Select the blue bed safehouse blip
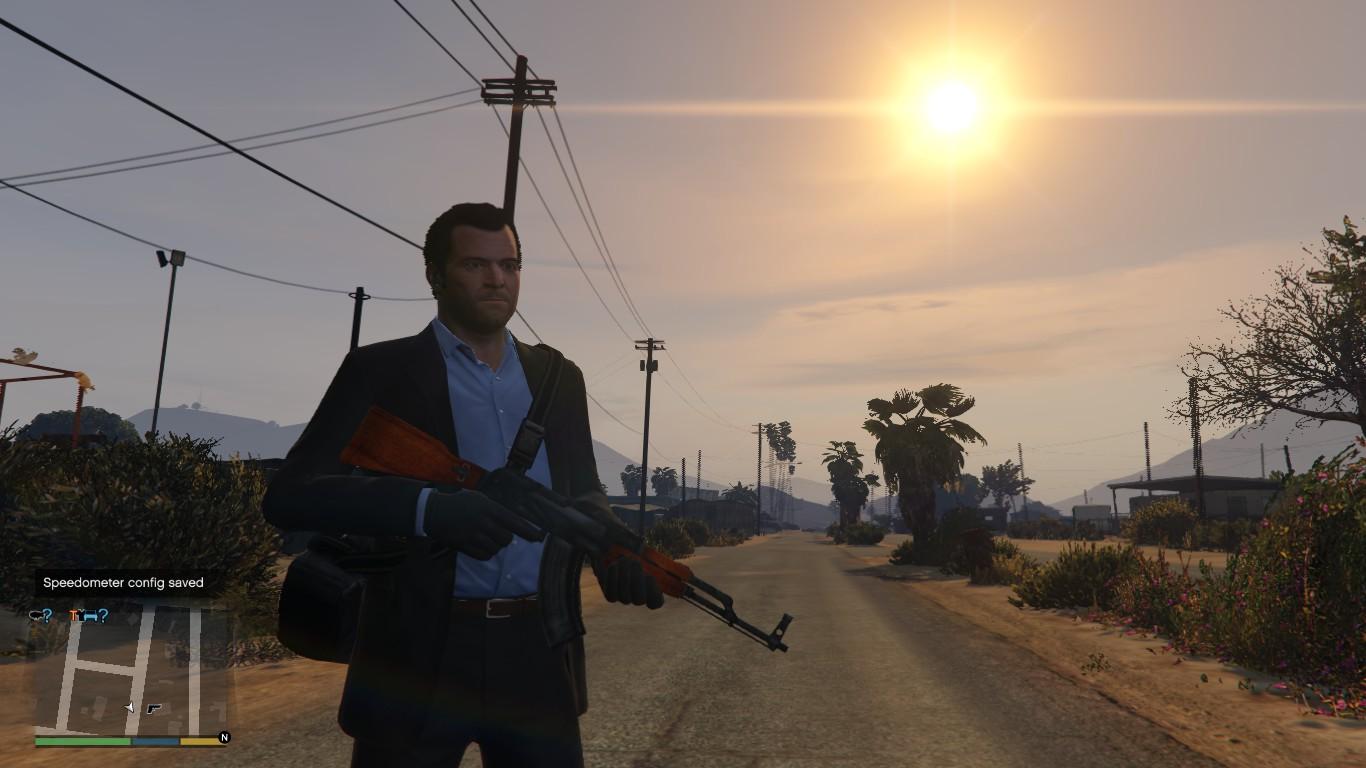Image resolution: width=1366 pixels, height=768 pixels. [x=87, y=615]
